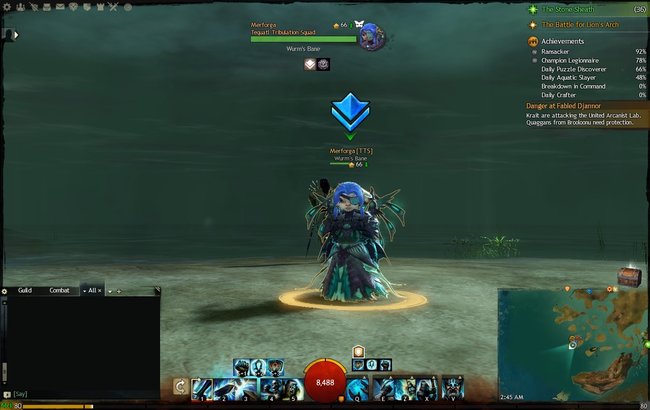
Task: Activate the first weapon skill
Action: 201,387
